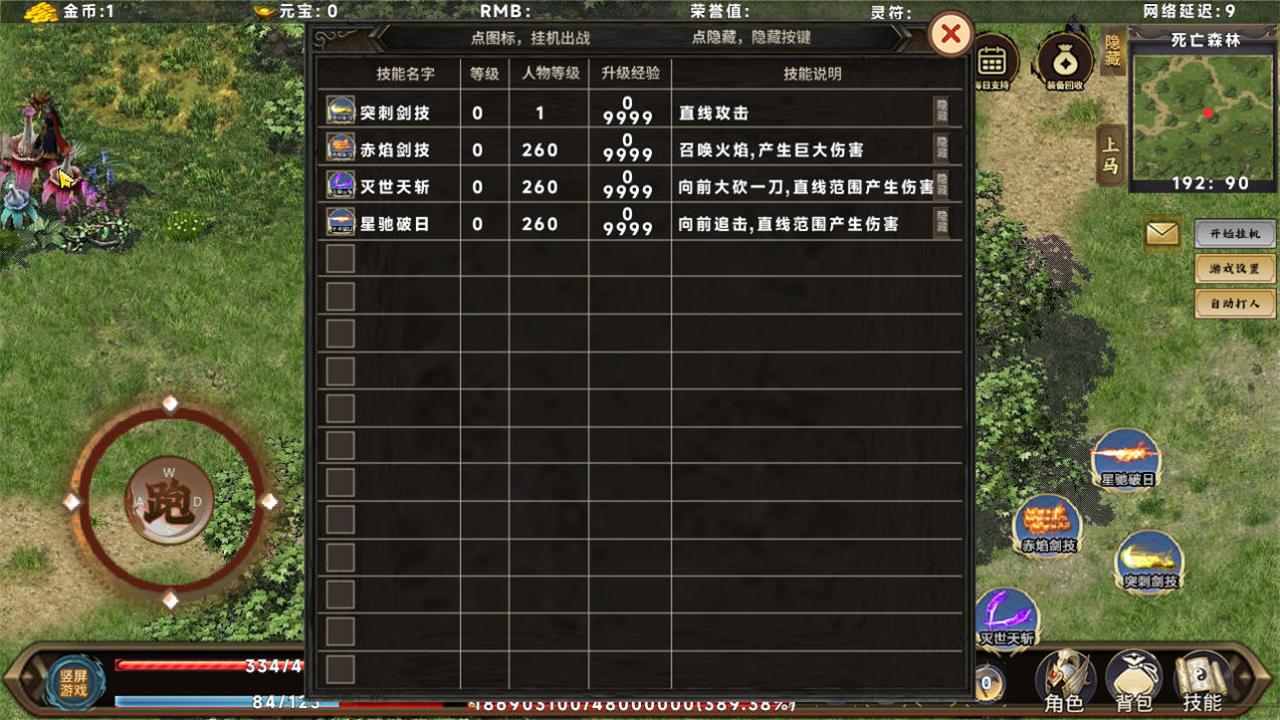The height and width of the screenshot is (720, 1280).
Task: Click the red dot on 死亡森林 minimap
Action: (x=1207, y=114)
